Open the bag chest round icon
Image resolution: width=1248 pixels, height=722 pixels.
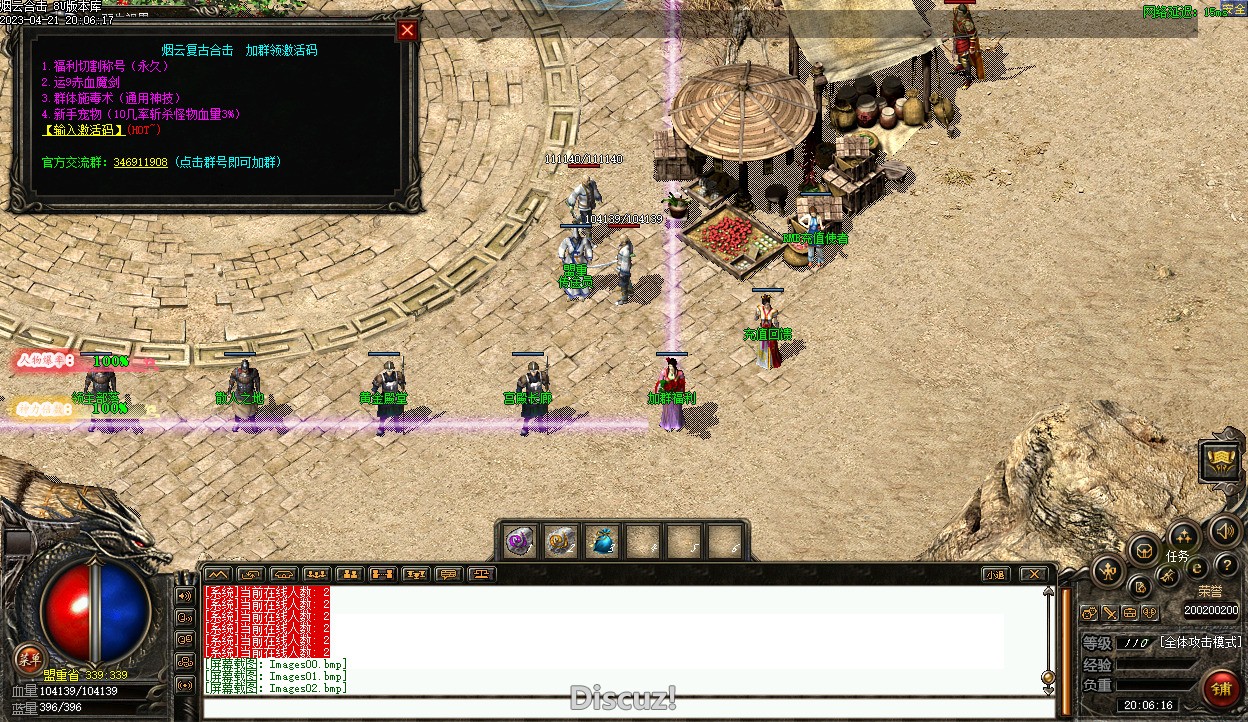1143,550
